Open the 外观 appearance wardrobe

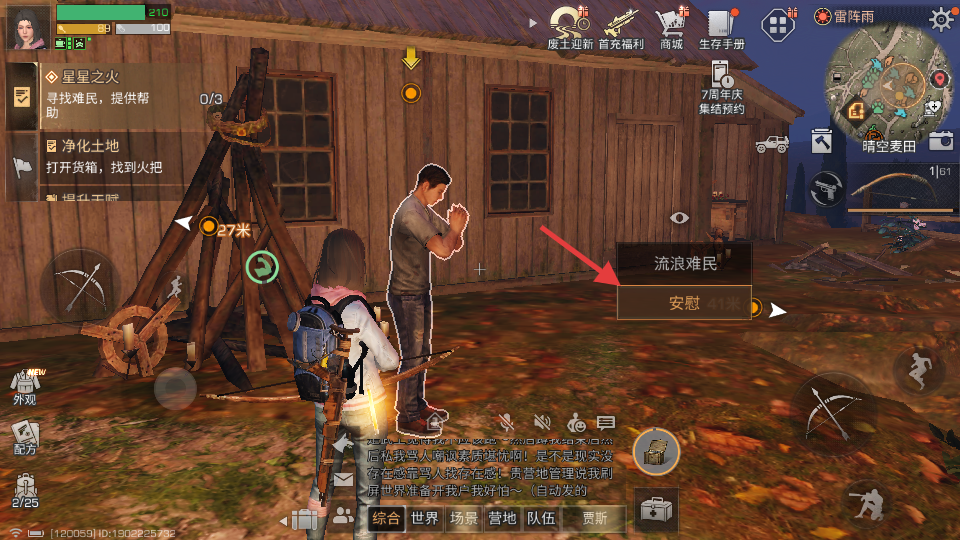point(24,383)
